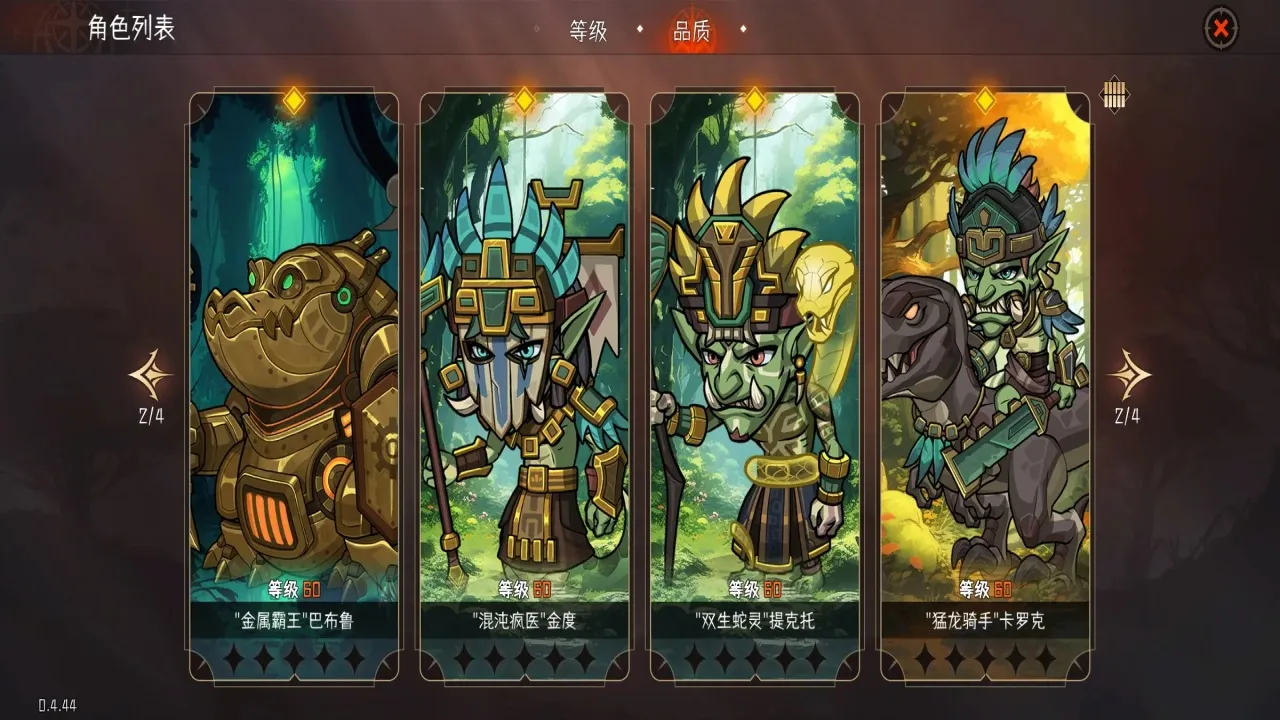The image size is (1280, 720).
Task: Go to the previous page with left arrow
Action: pos(151,376)
